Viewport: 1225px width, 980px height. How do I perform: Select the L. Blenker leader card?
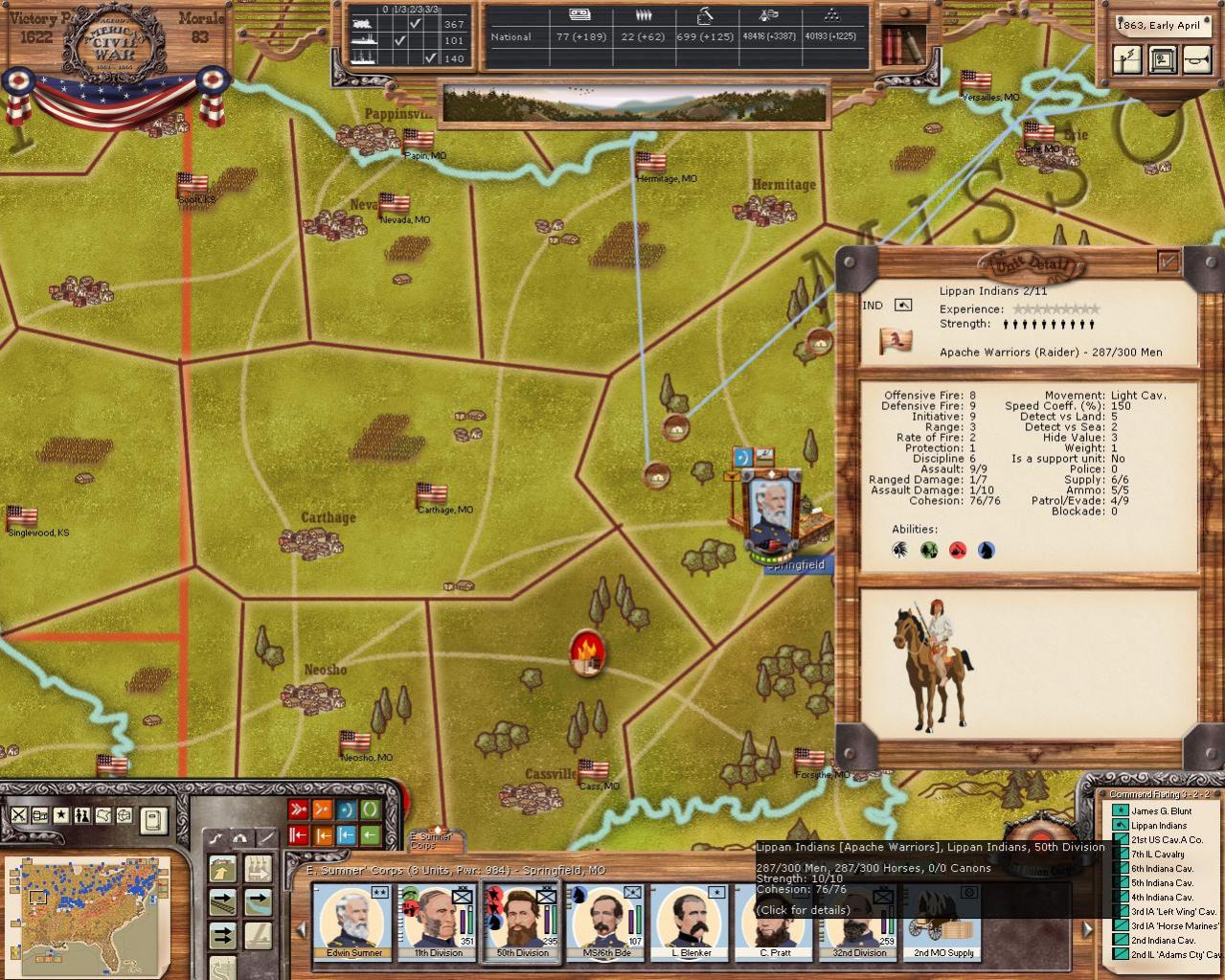tap(690, 920)
